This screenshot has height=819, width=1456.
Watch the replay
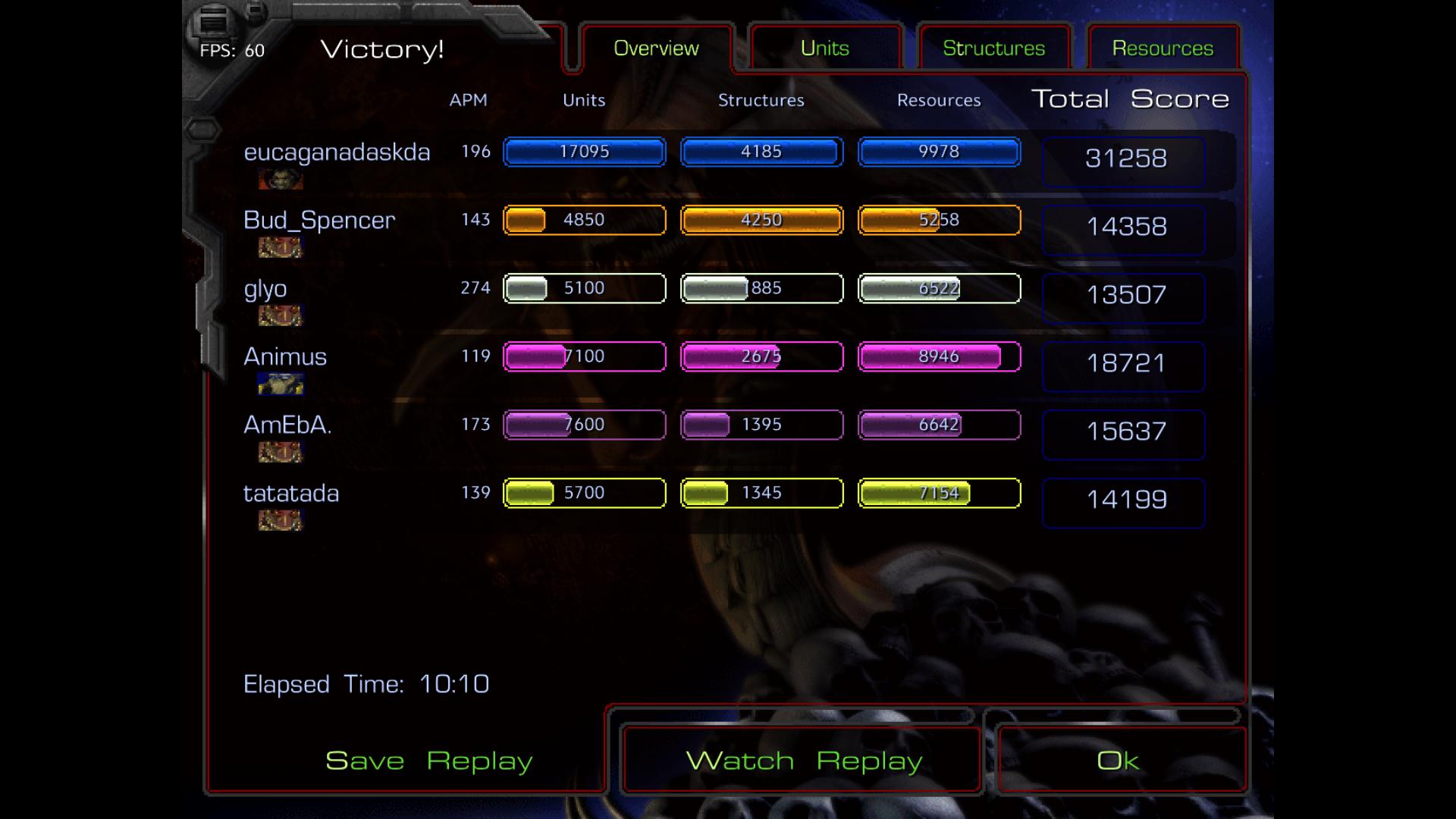pyautogui.click(x=804, y=761)
